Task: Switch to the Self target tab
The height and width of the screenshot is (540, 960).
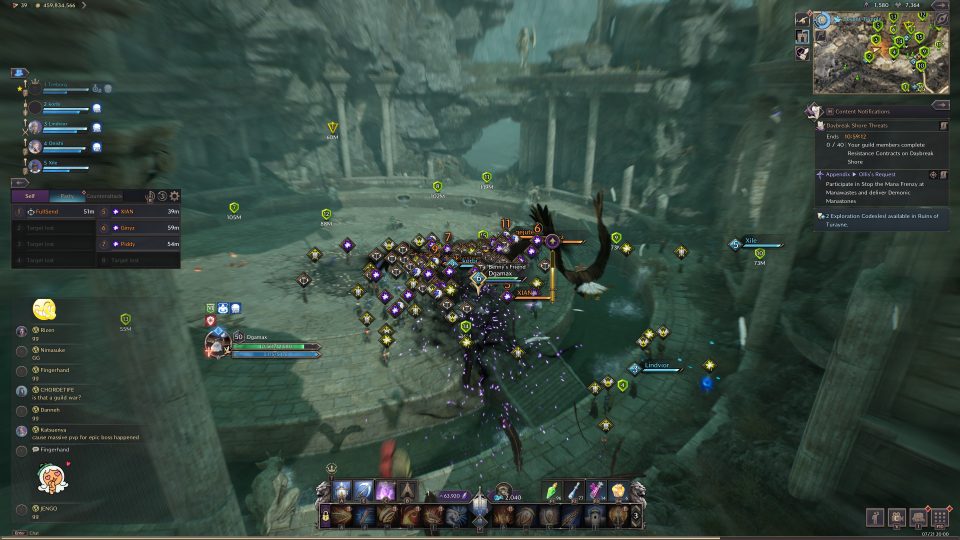Action: 30,196
